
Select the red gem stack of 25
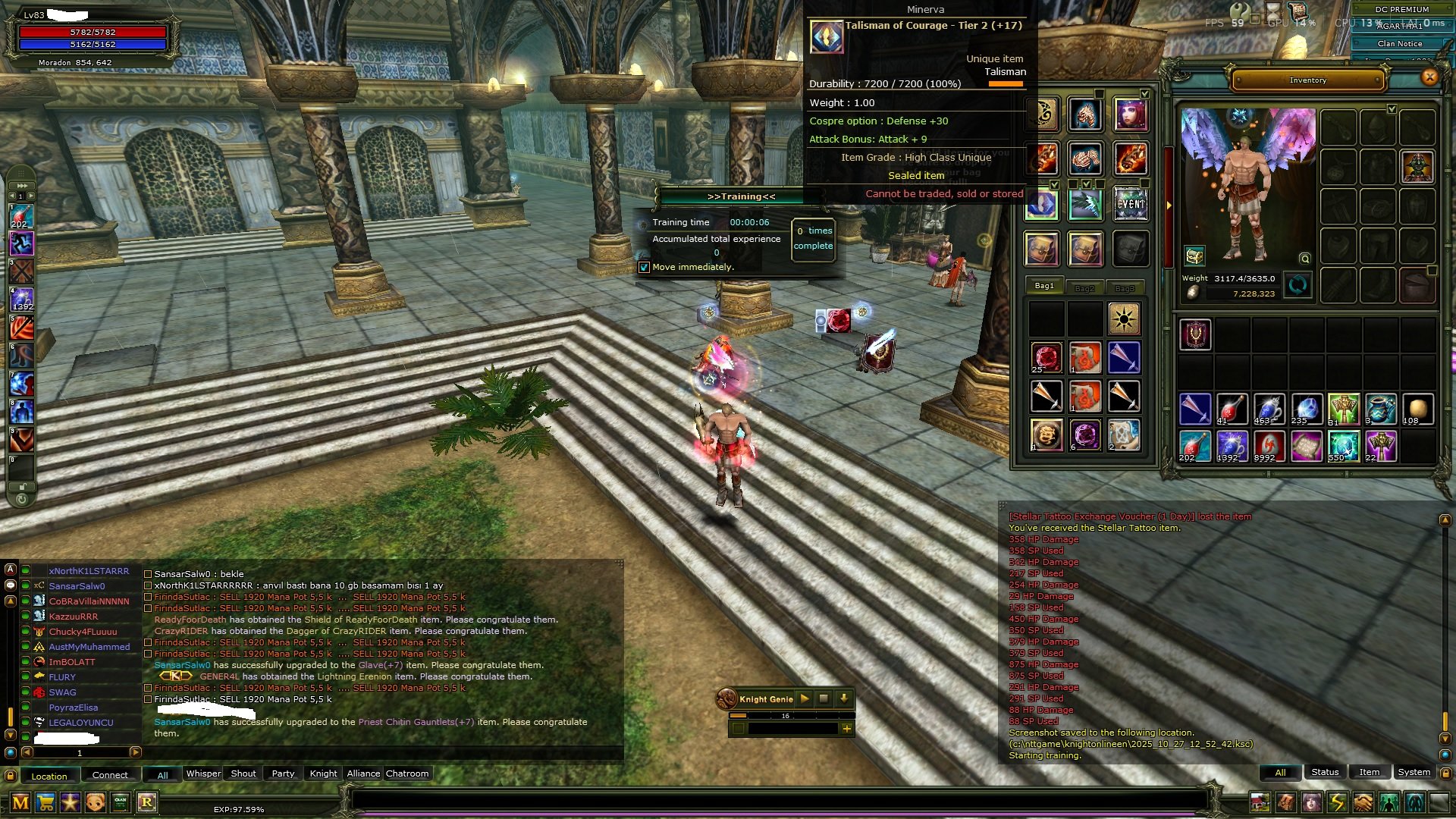1046,358
